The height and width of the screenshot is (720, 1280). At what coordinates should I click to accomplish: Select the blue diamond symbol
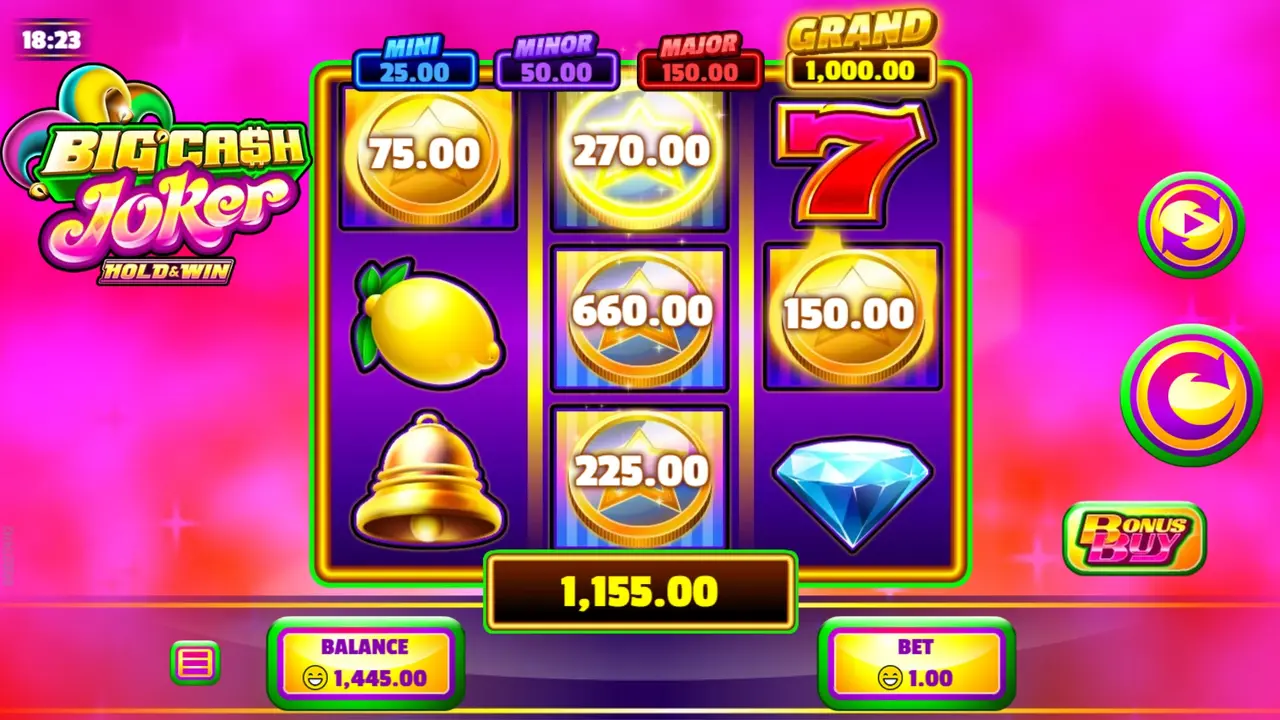853,483
